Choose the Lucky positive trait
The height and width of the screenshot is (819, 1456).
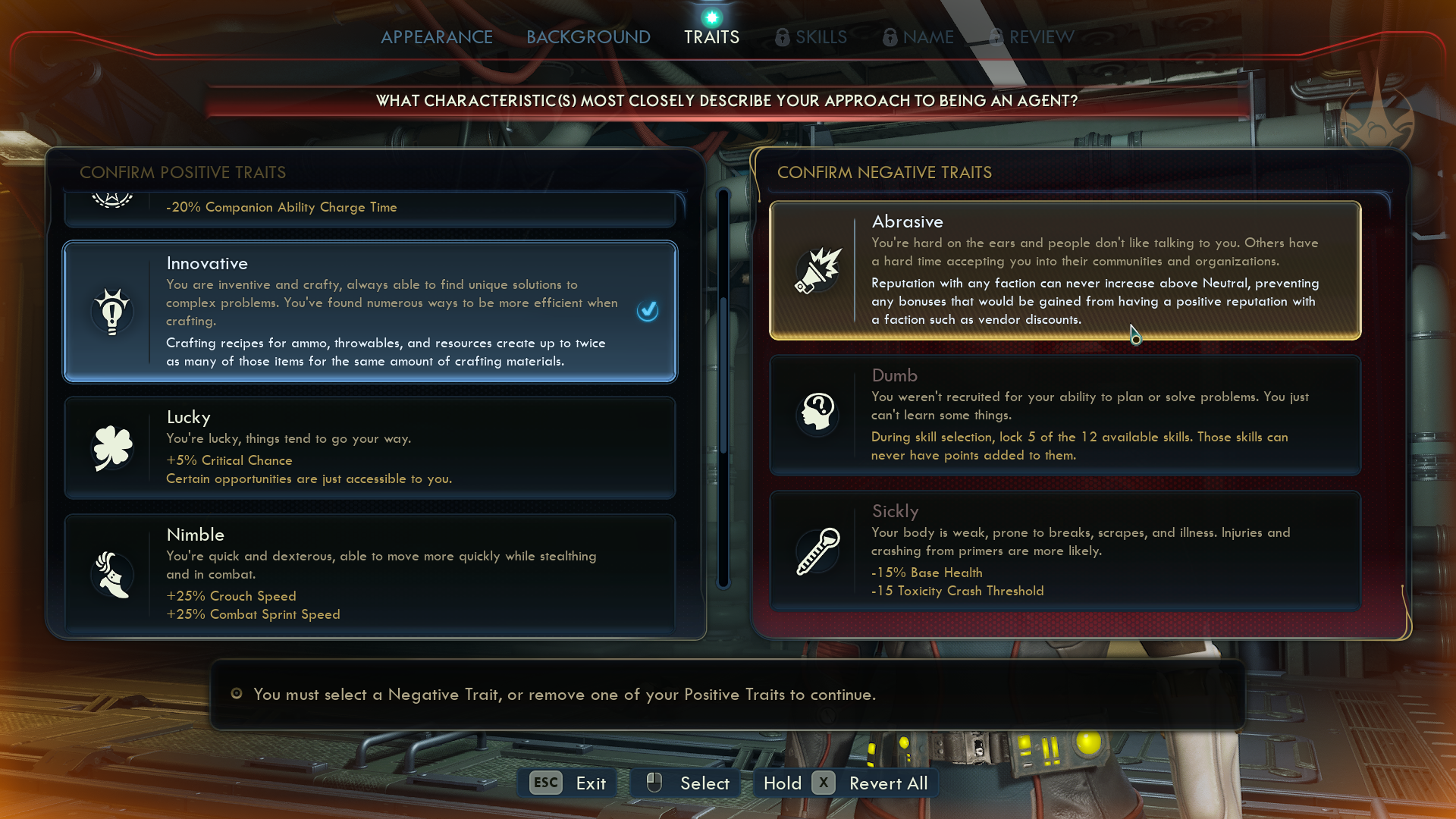coord(369,447)
